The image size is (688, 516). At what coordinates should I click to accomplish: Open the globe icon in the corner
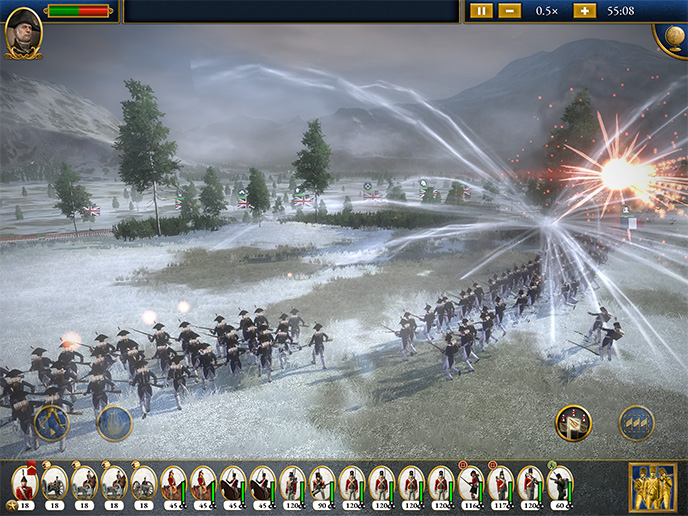pos(672,34)
